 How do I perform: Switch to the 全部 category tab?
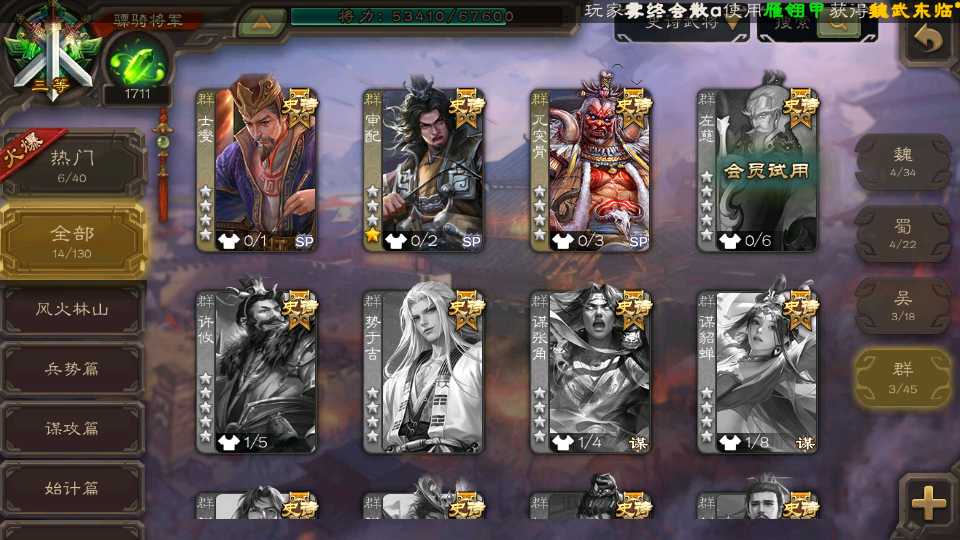(x=73, y=240)
